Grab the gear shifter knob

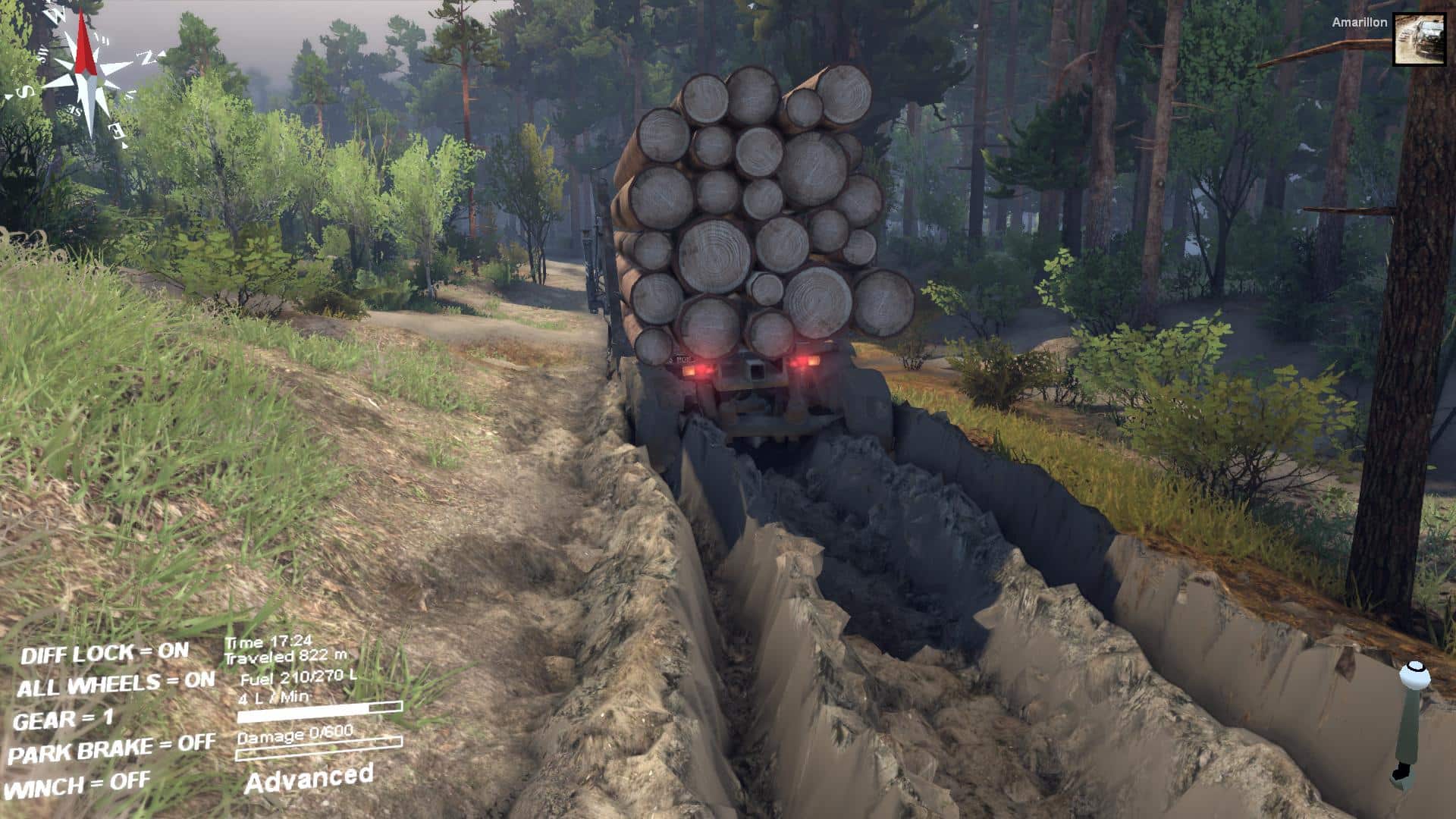(1413, 671)
